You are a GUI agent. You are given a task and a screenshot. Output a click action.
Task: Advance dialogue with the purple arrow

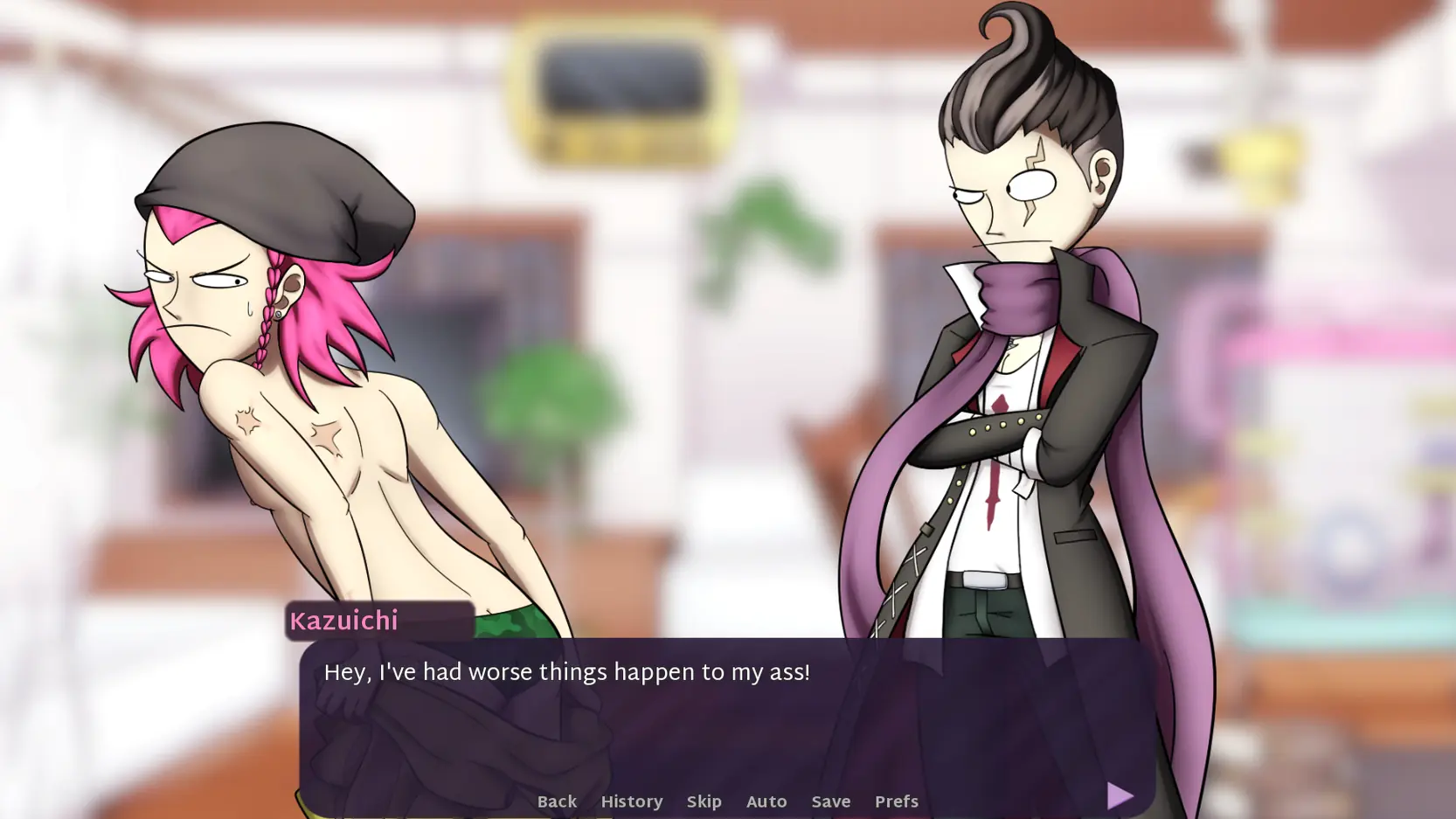(1120, 795)
